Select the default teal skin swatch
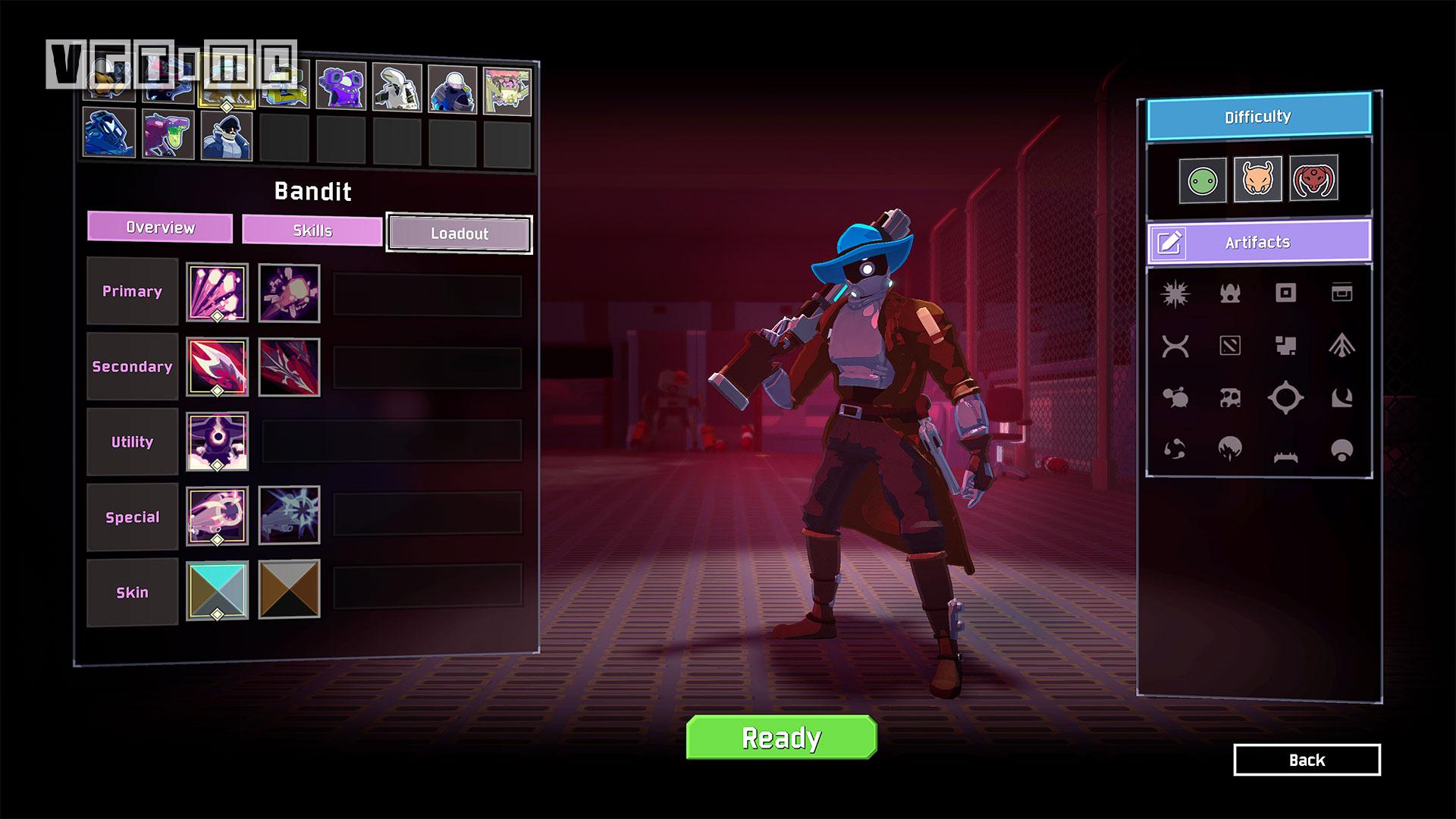Screen dimensions: 1456x819 217,591
